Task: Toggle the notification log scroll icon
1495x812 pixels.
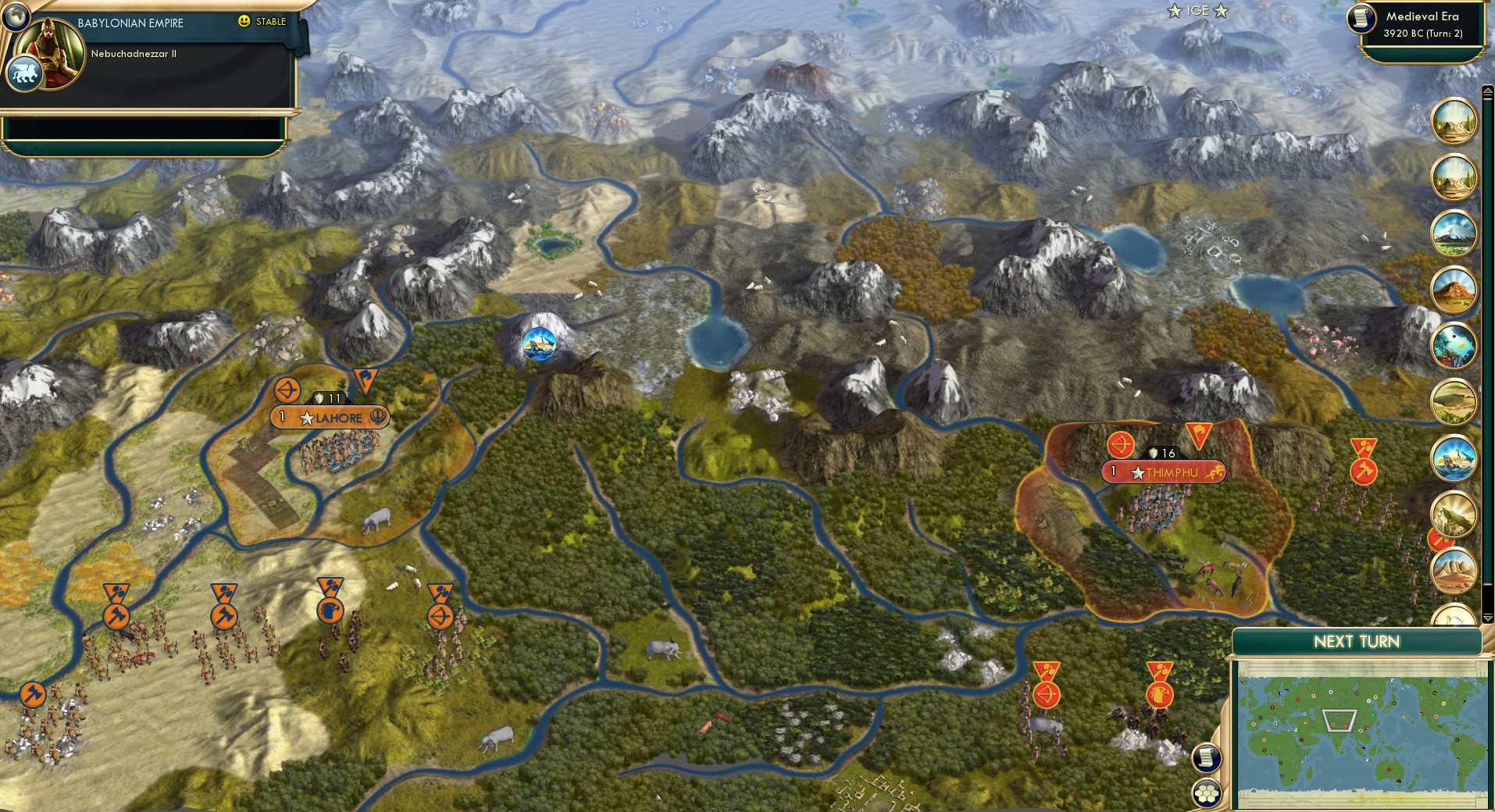Action: 1207,757
